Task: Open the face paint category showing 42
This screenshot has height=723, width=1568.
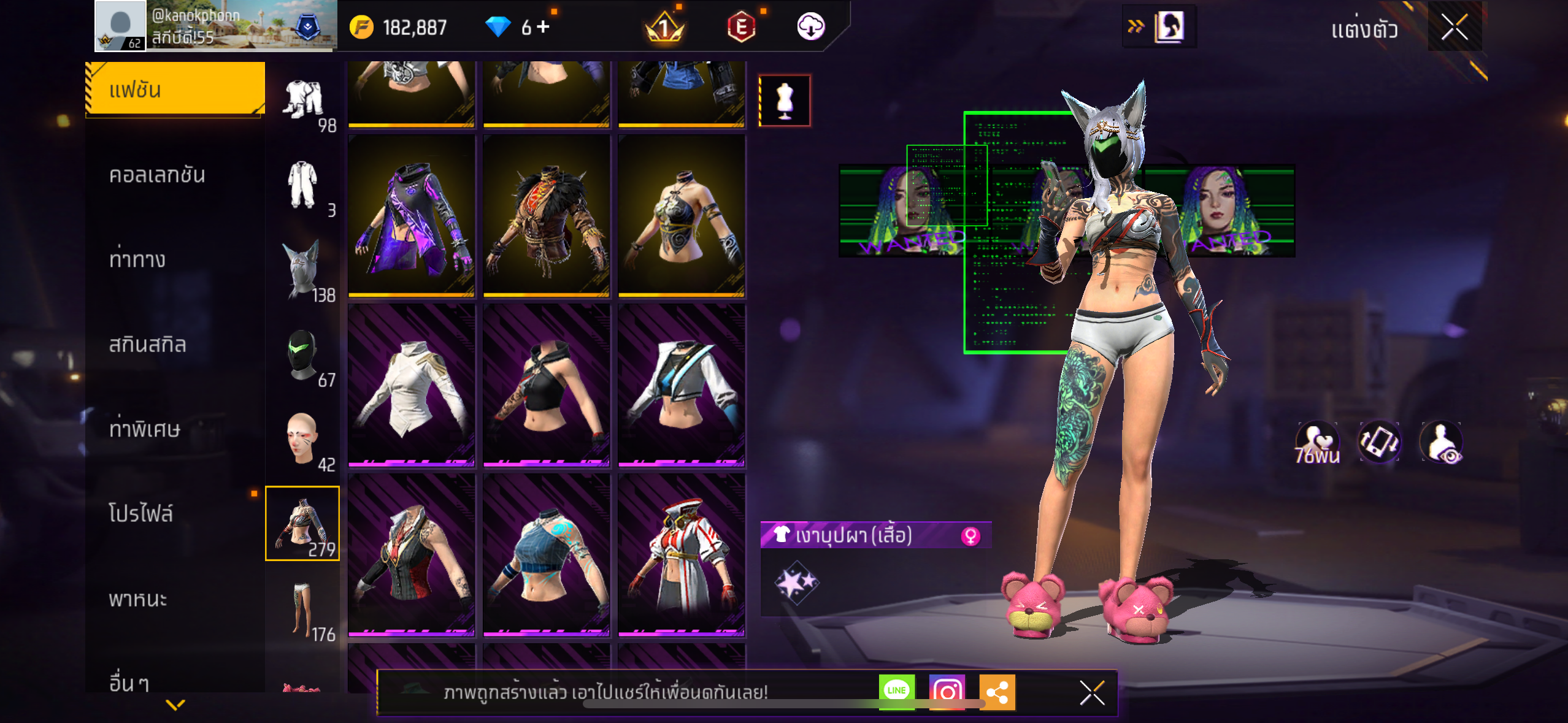Action: coord(303,438)
